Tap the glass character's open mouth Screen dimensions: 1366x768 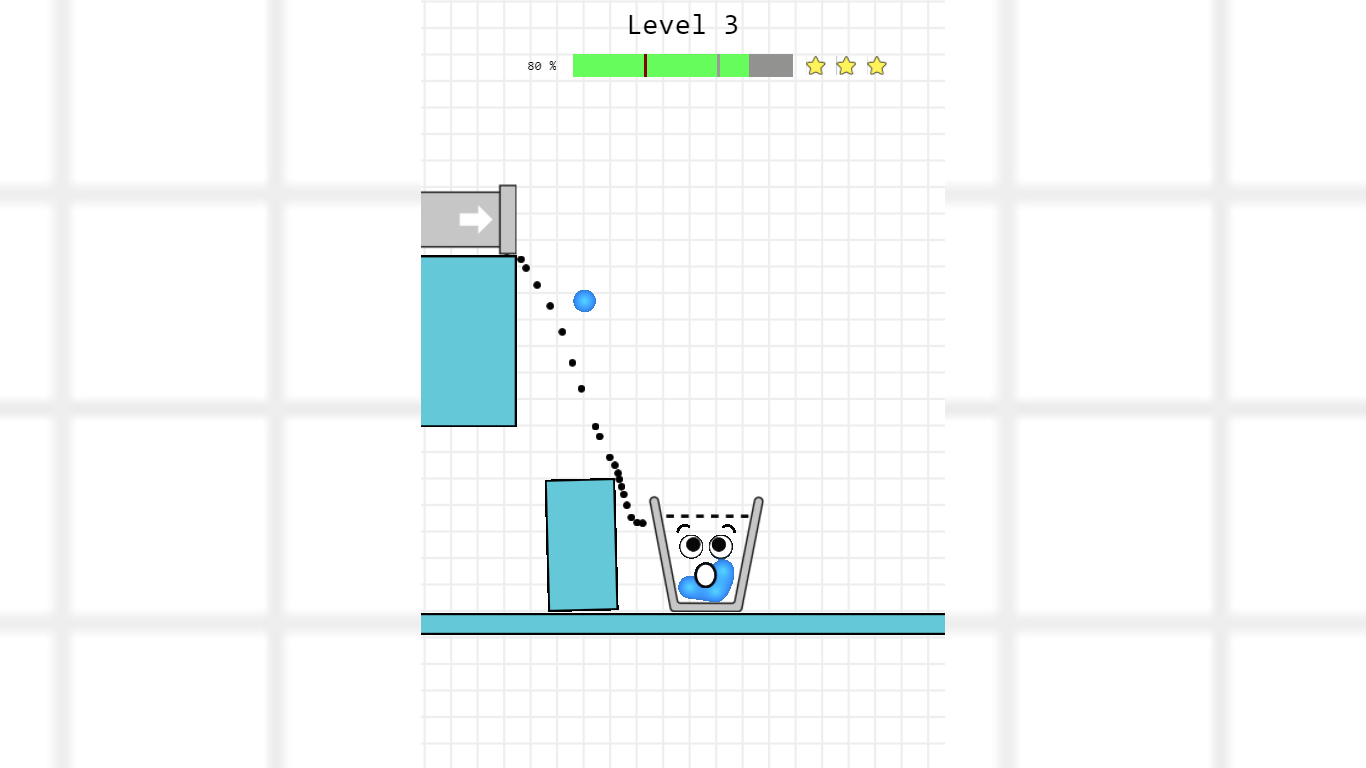point(706,574)
